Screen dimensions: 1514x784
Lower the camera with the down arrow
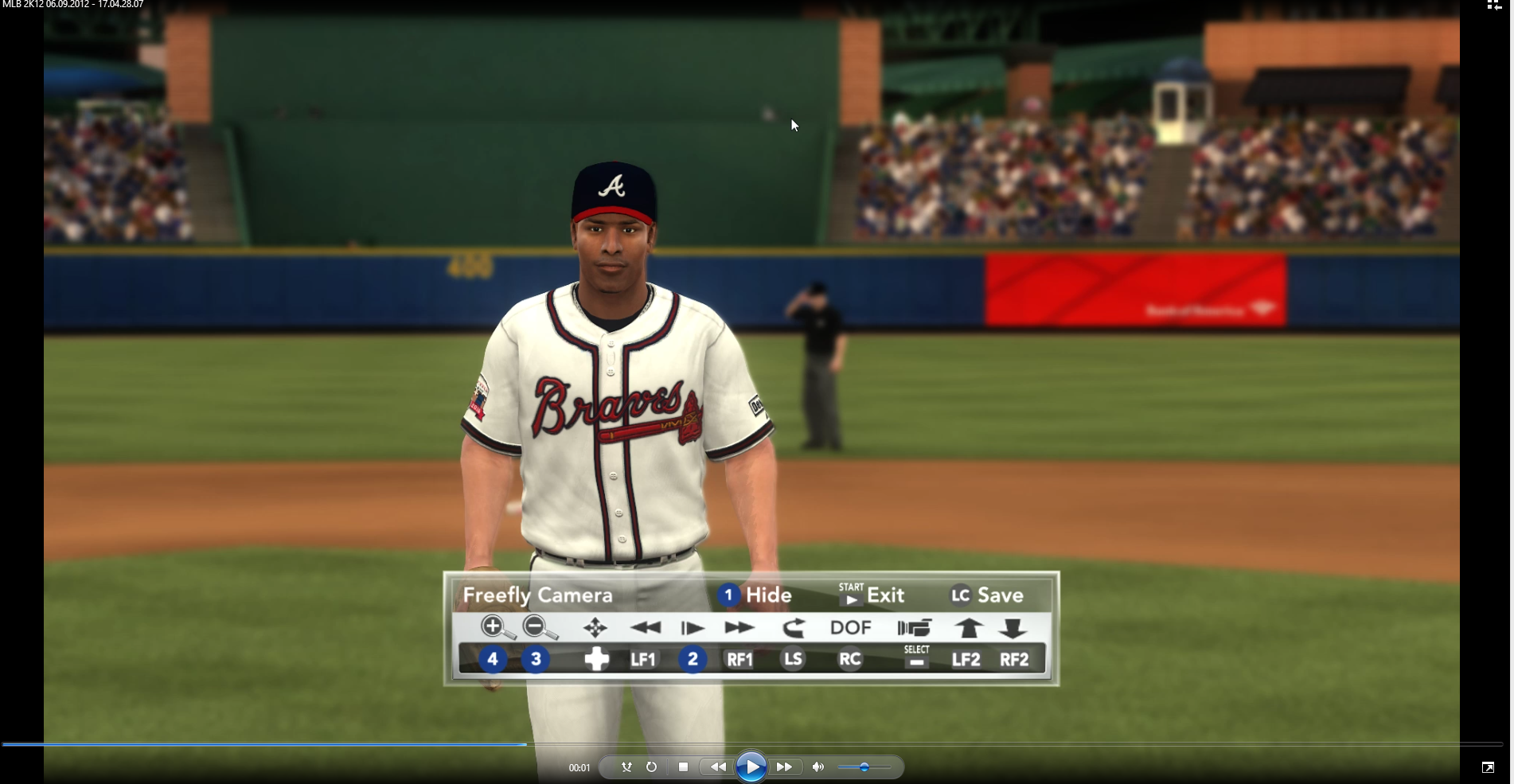coord(1013,628)
